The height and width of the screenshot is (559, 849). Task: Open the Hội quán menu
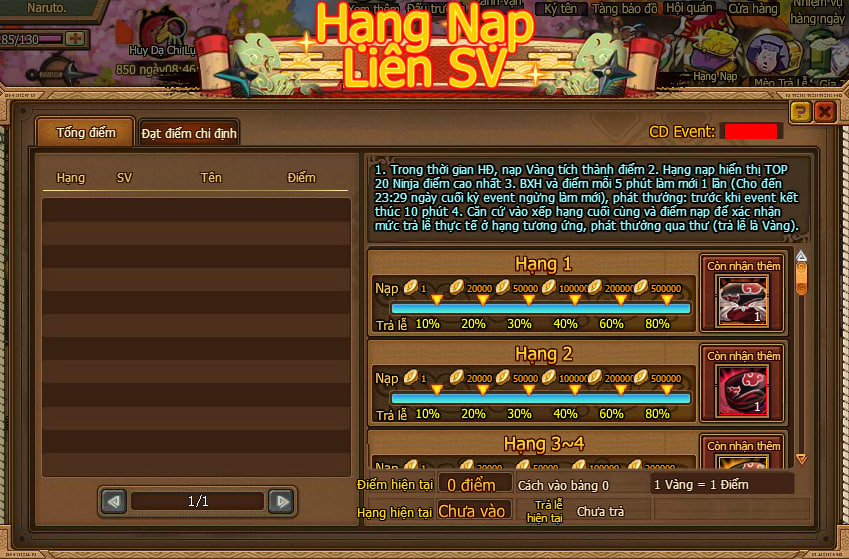689,9
